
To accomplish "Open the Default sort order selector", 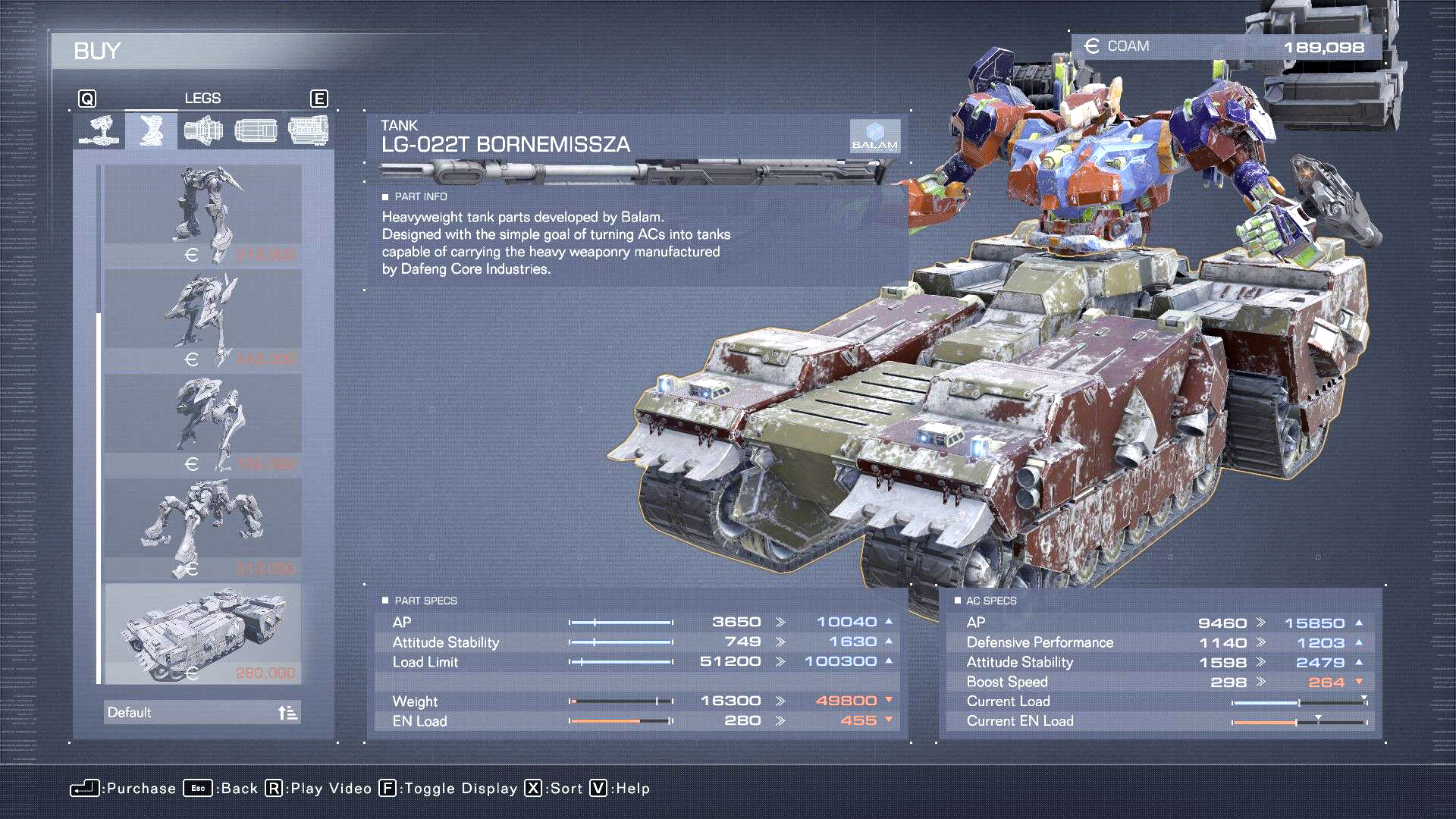I will (202, 712).
